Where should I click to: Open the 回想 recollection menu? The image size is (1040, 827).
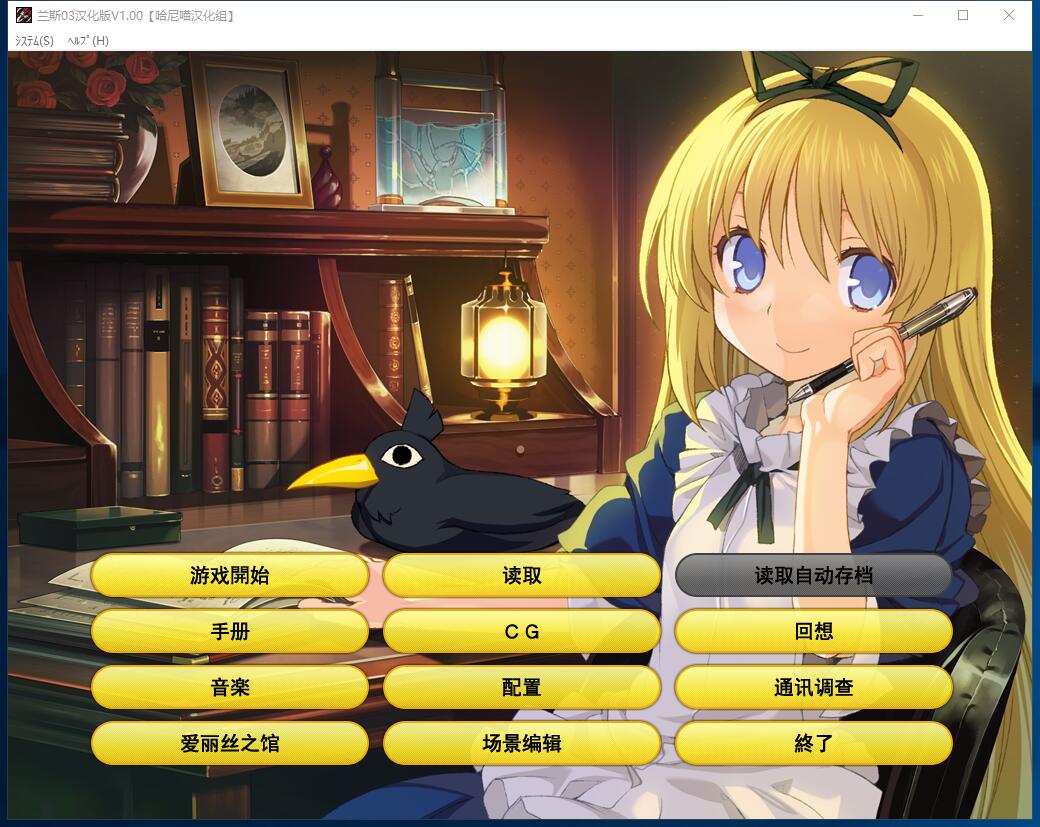point(813,631)
